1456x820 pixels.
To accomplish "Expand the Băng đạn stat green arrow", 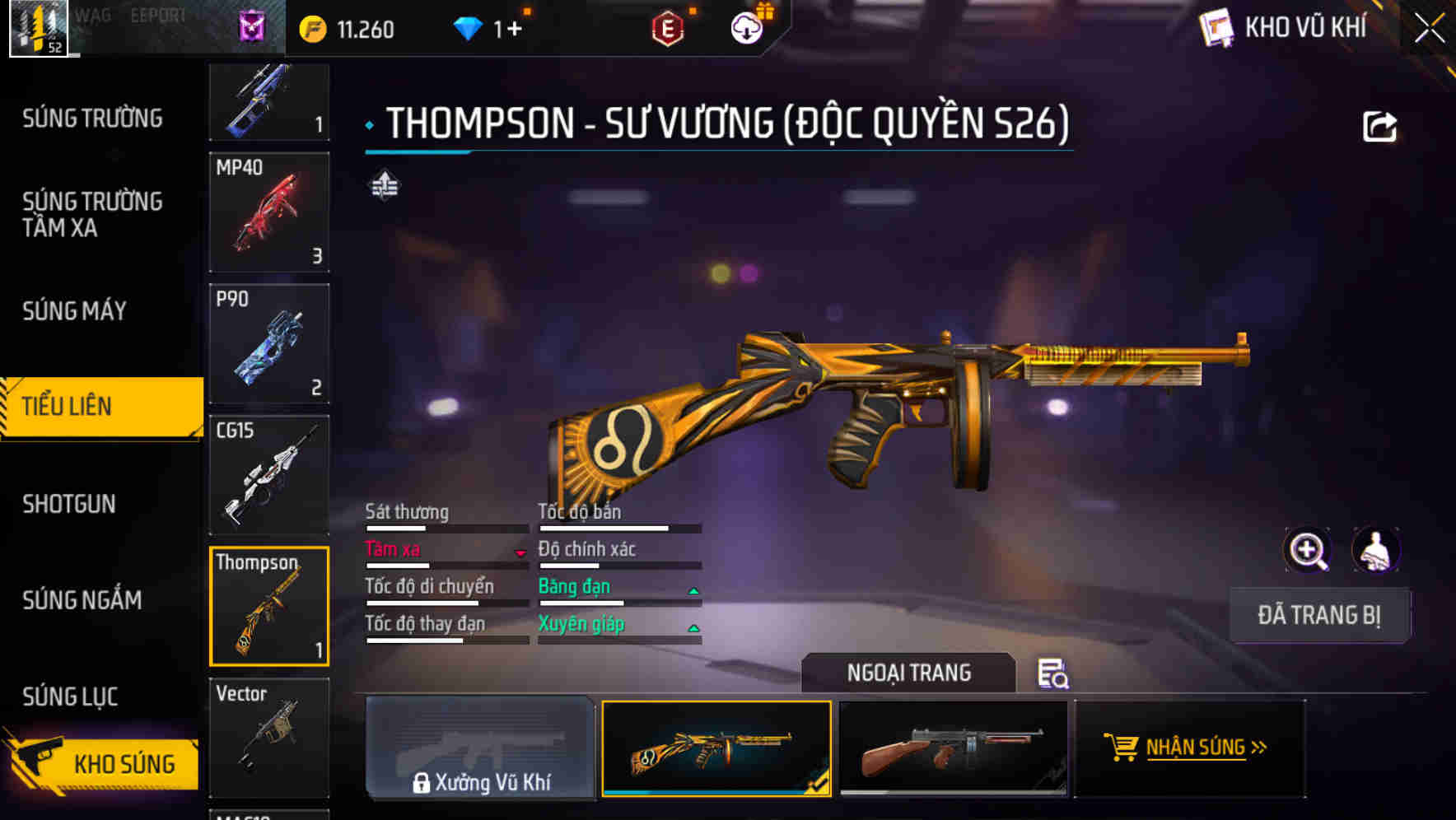I will [x=694, y=590].
